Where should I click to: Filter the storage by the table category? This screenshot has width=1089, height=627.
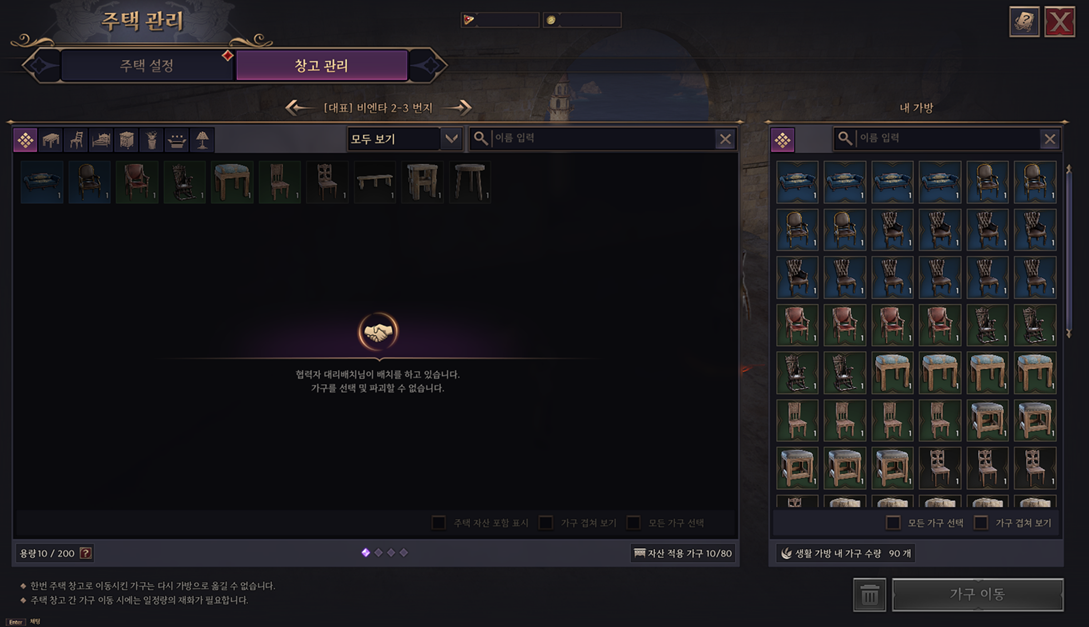pos(51,140)
